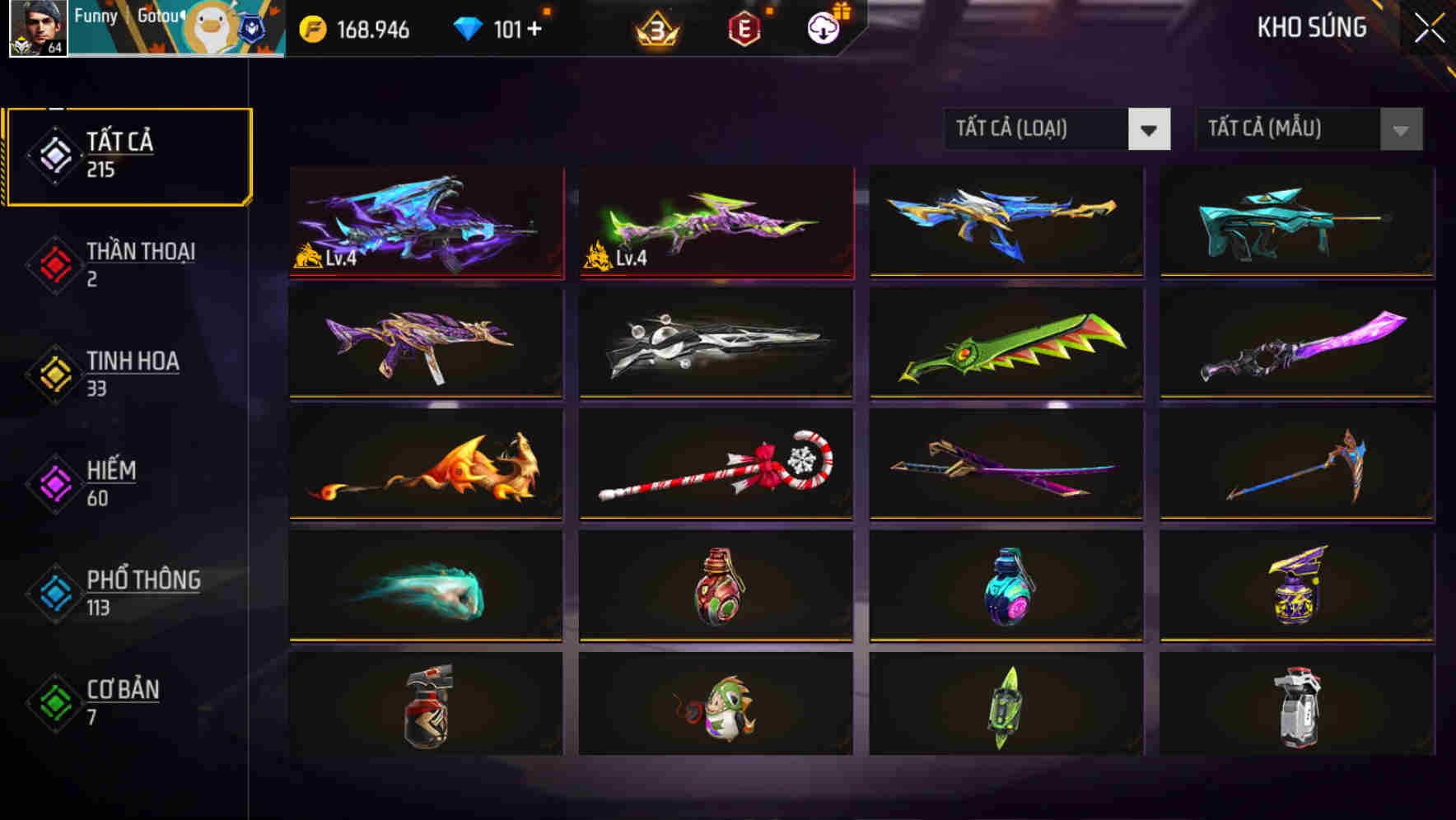Select the candy cane melee weapon
Image resolution: width=1456 pixels, height=820 pixels.
coord(715,465)
